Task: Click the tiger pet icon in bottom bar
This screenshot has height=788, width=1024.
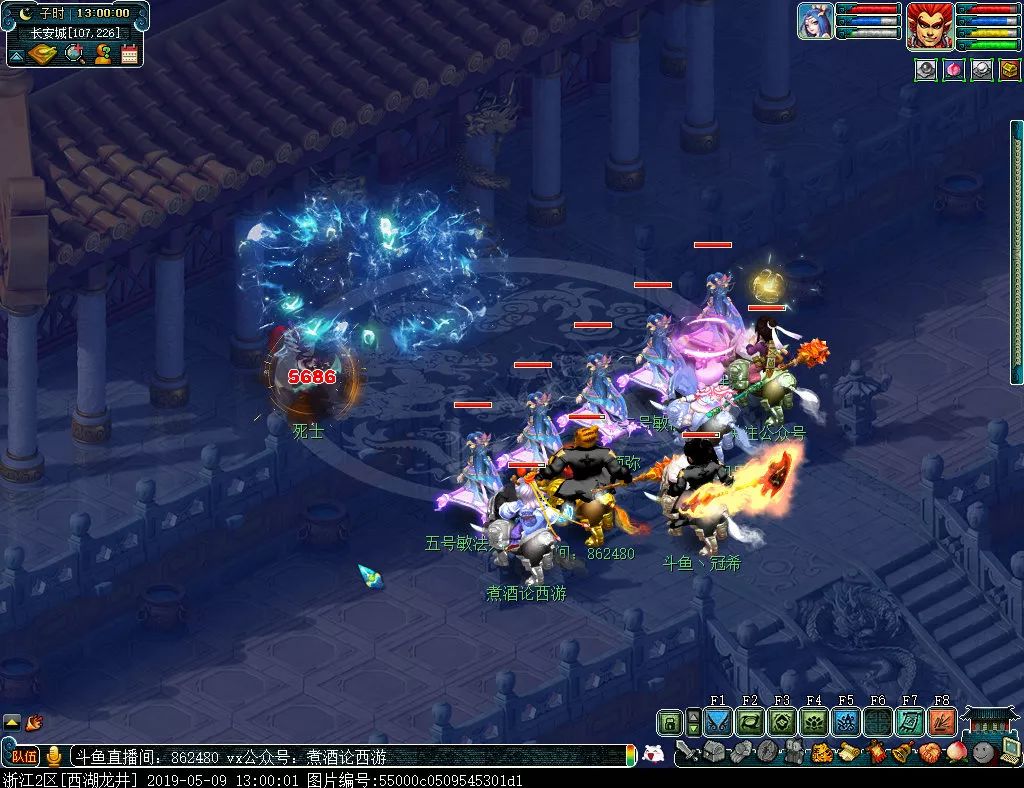Action: (821, 752)
